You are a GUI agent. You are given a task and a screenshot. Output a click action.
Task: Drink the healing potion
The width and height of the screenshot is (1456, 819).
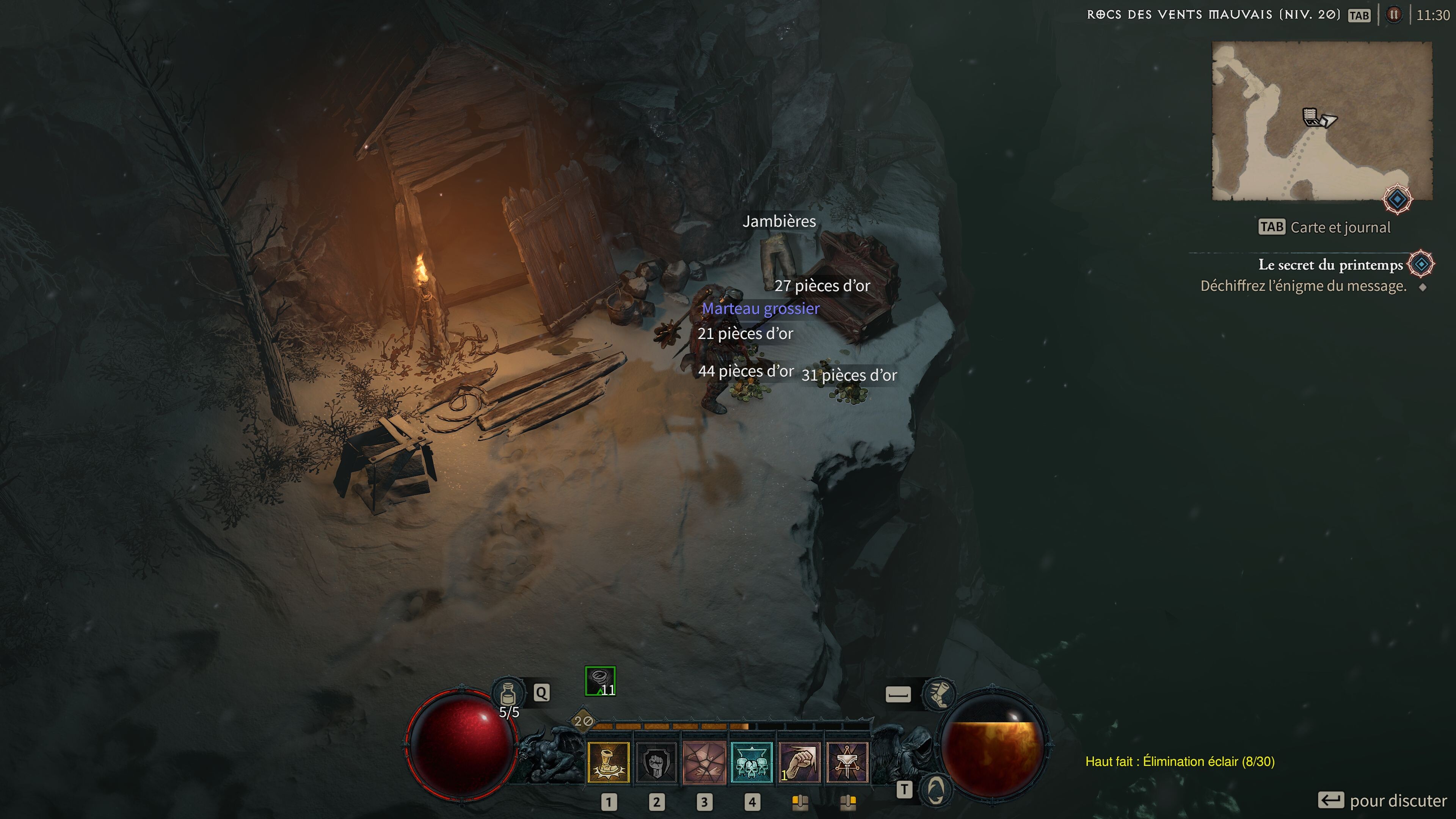(508, 693)
